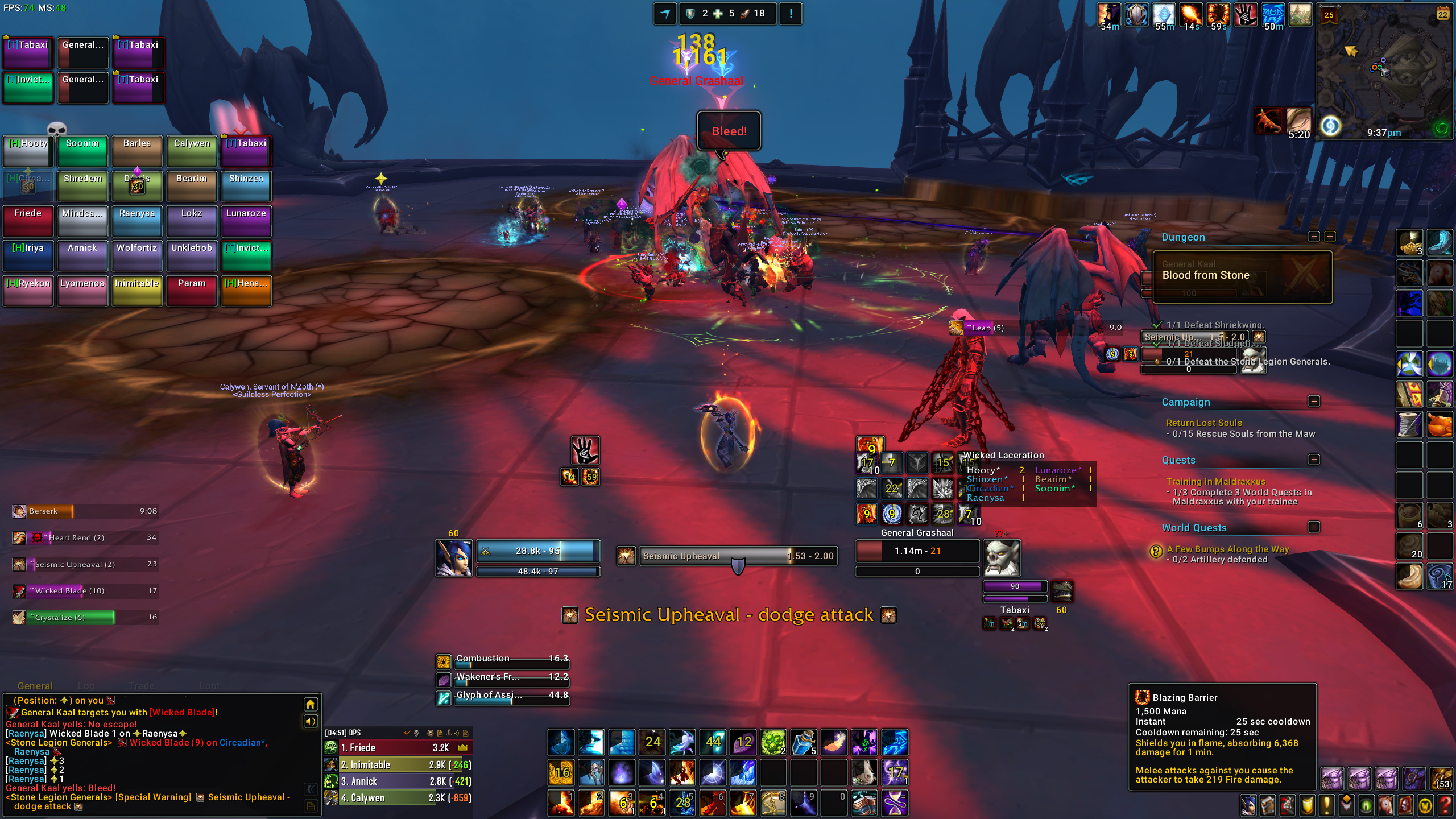Toggle the checkmark icon in the DPS meter header
Image resolution: width=1456 pixels, height=819 pixels.
407,733
